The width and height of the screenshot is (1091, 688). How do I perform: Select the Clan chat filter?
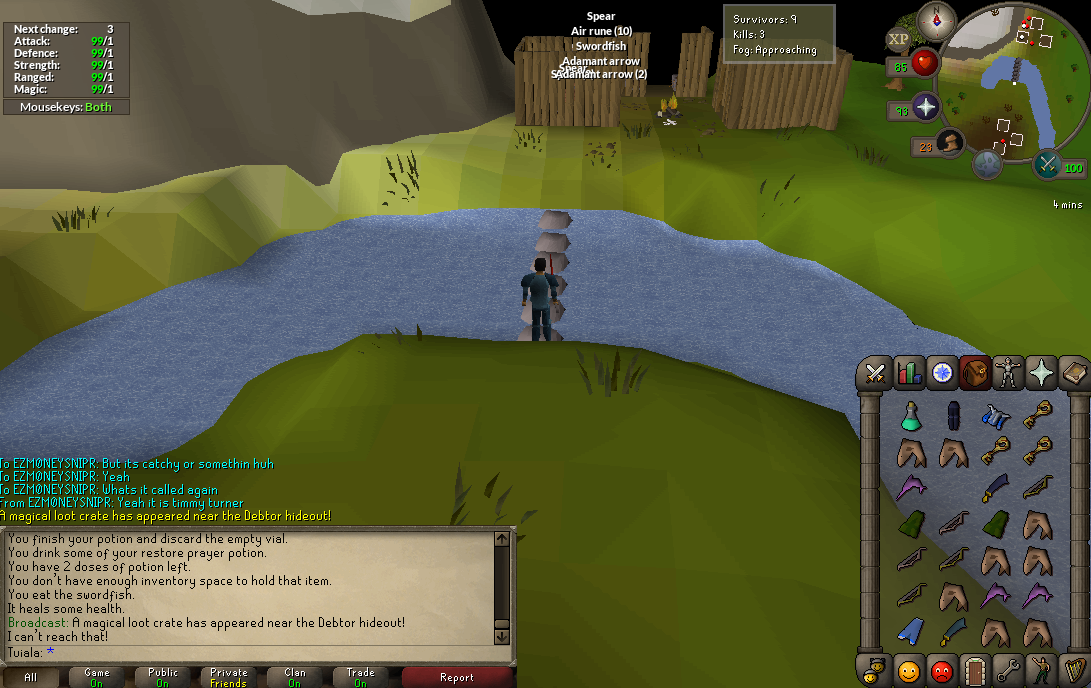coord(294,677)
